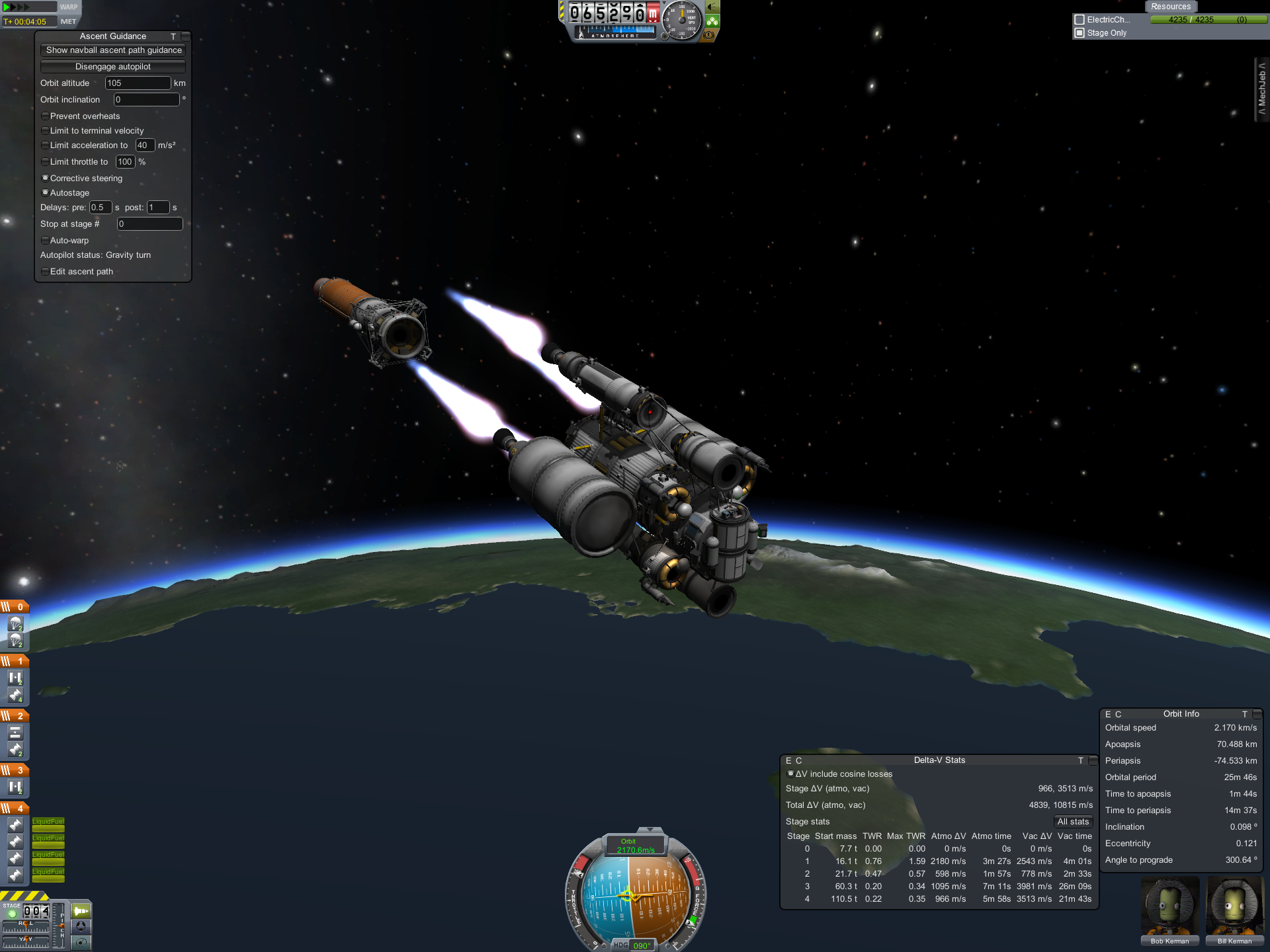1270x952 pixels.
Task: Open the MechJeb side tab
Action: point(1261,89)
